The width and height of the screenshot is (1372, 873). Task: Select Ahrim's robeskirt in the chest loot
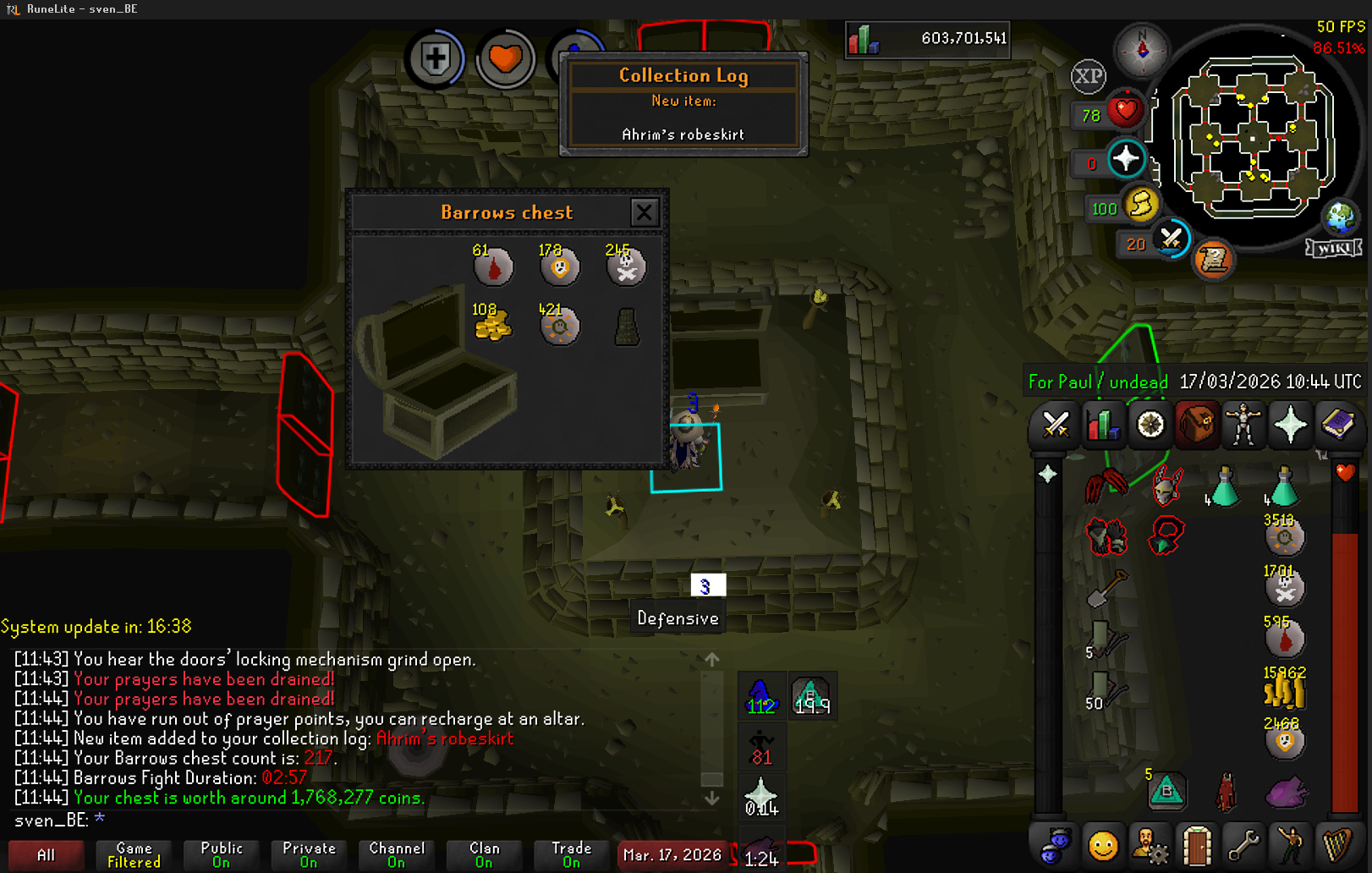click(627, 327)
